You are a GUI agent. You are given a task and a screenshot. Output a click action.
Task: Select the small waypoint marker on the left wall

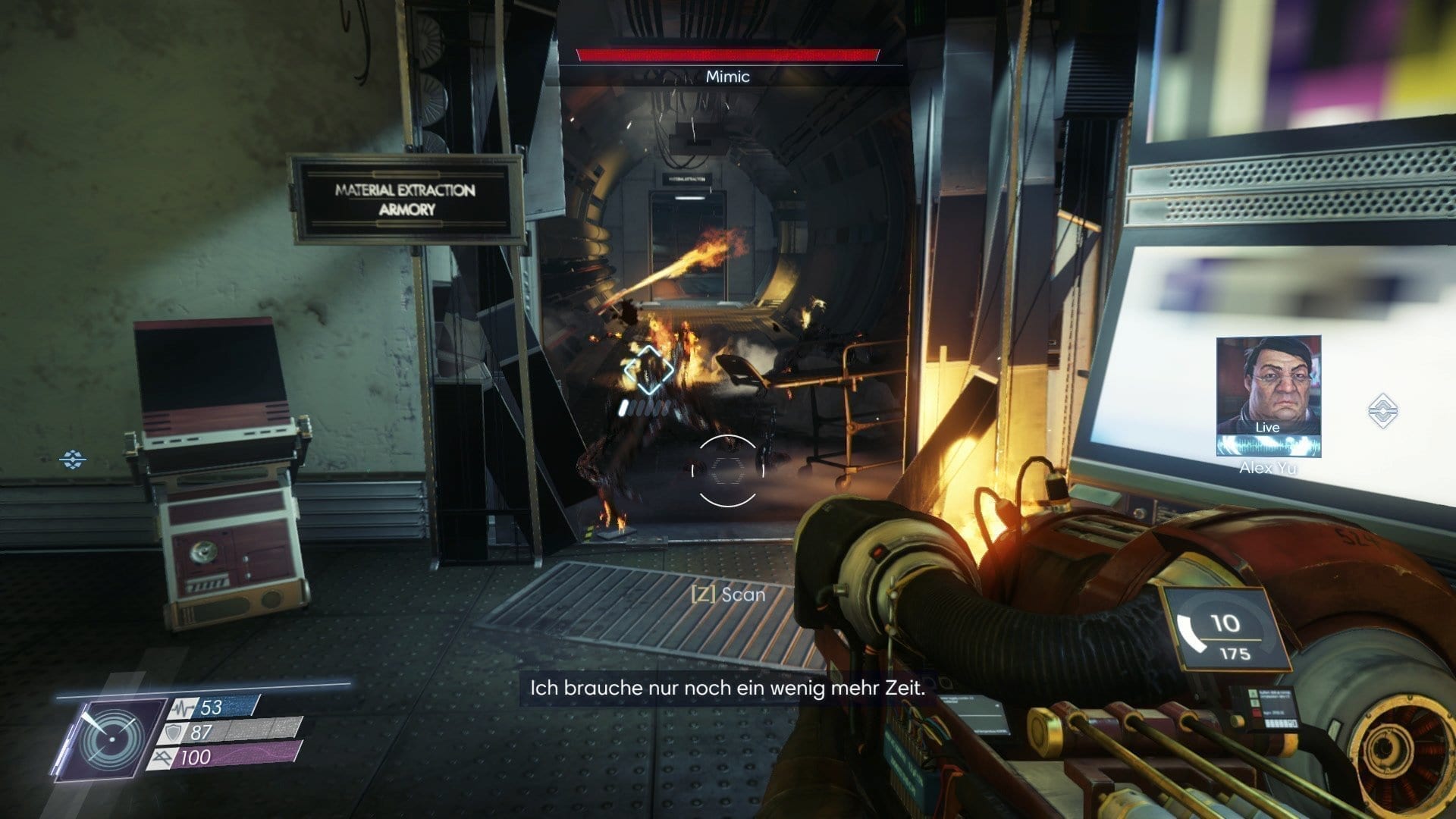pyautogui.click(x=73, y=459)
